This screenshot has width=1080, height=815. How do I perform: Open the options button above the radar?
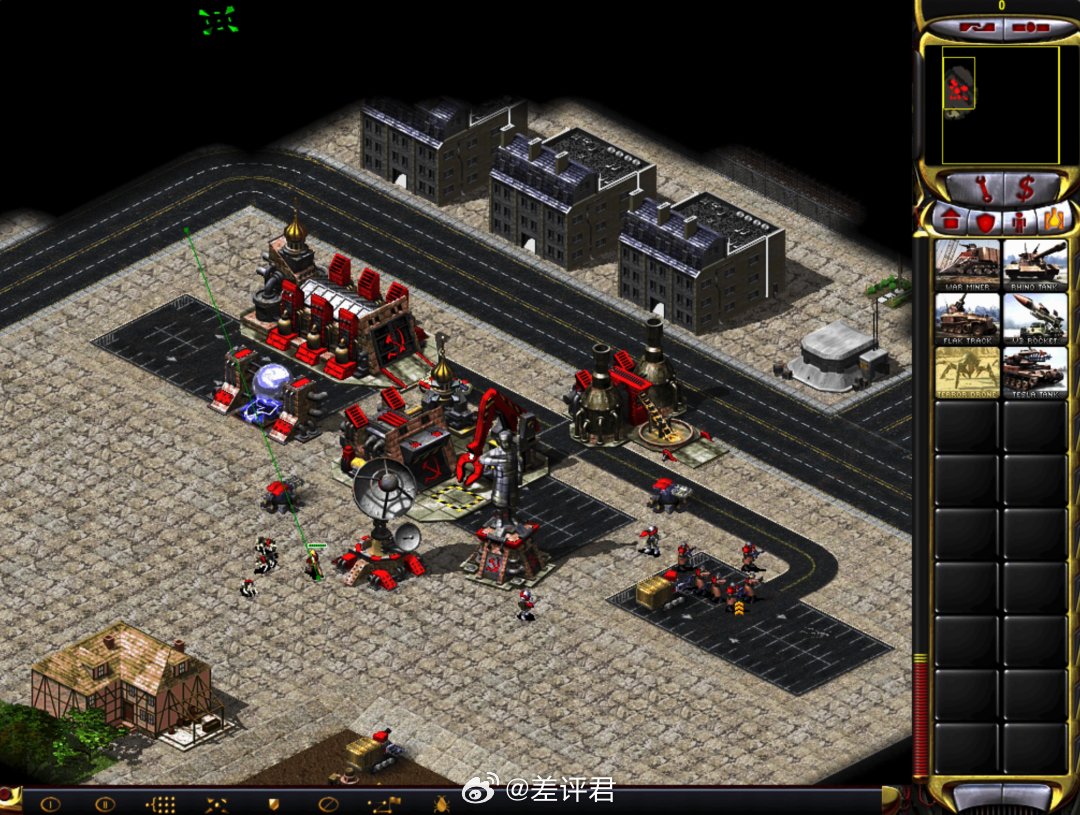(x=1030, y=27)
